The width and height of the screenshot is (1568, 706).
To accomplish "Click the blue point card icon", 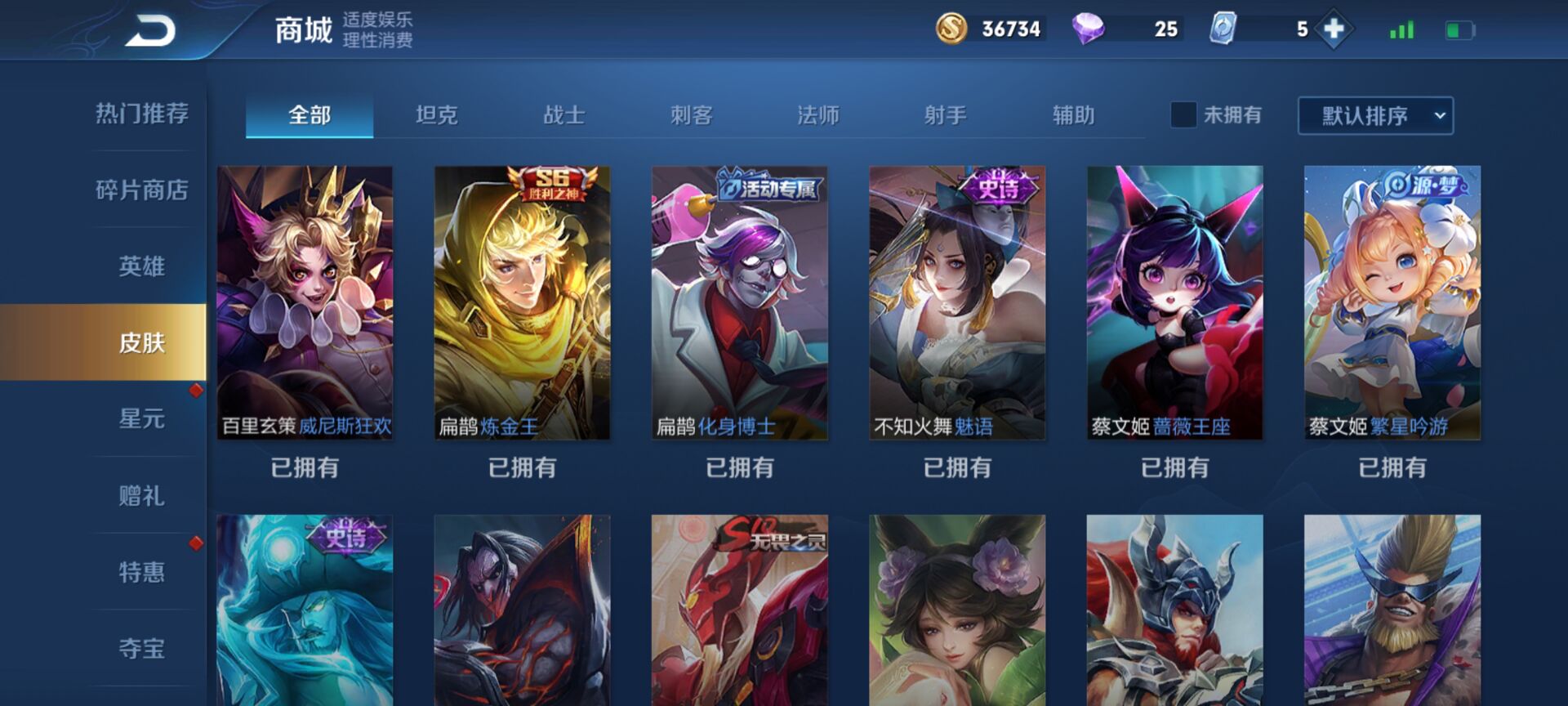I will click(x=1223, y=29).
